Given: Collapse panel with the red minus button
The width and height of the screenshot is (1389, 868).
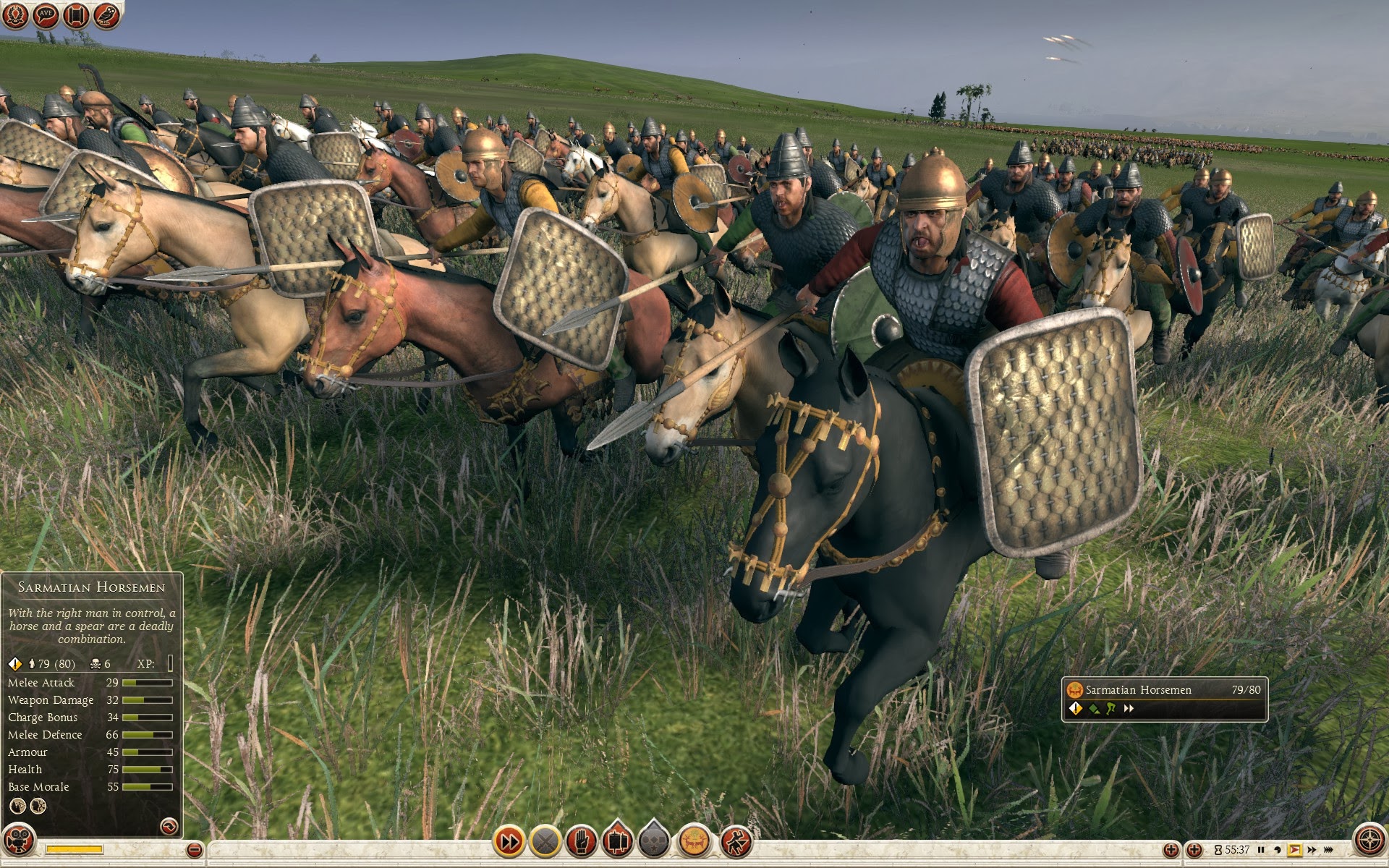Looking at the screenshot, I should click(x=194, y=850).
